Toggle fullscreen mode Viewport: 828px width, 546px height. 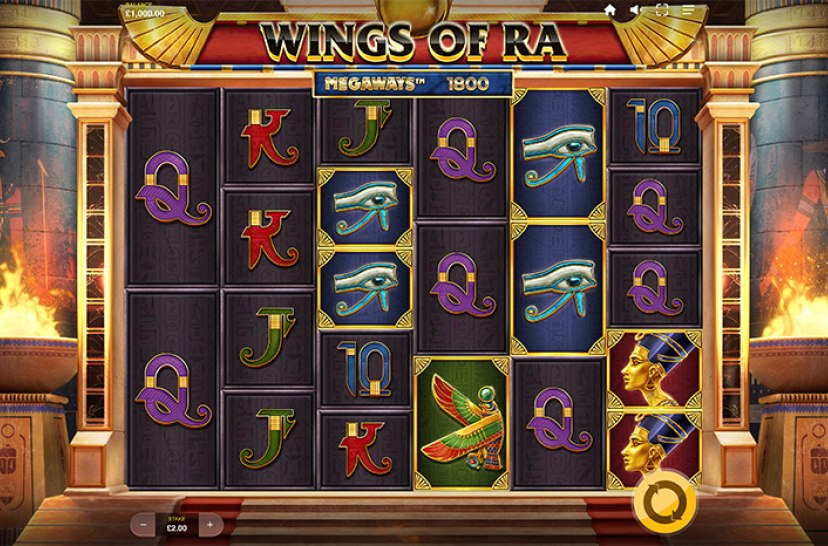tap(661, 10)
